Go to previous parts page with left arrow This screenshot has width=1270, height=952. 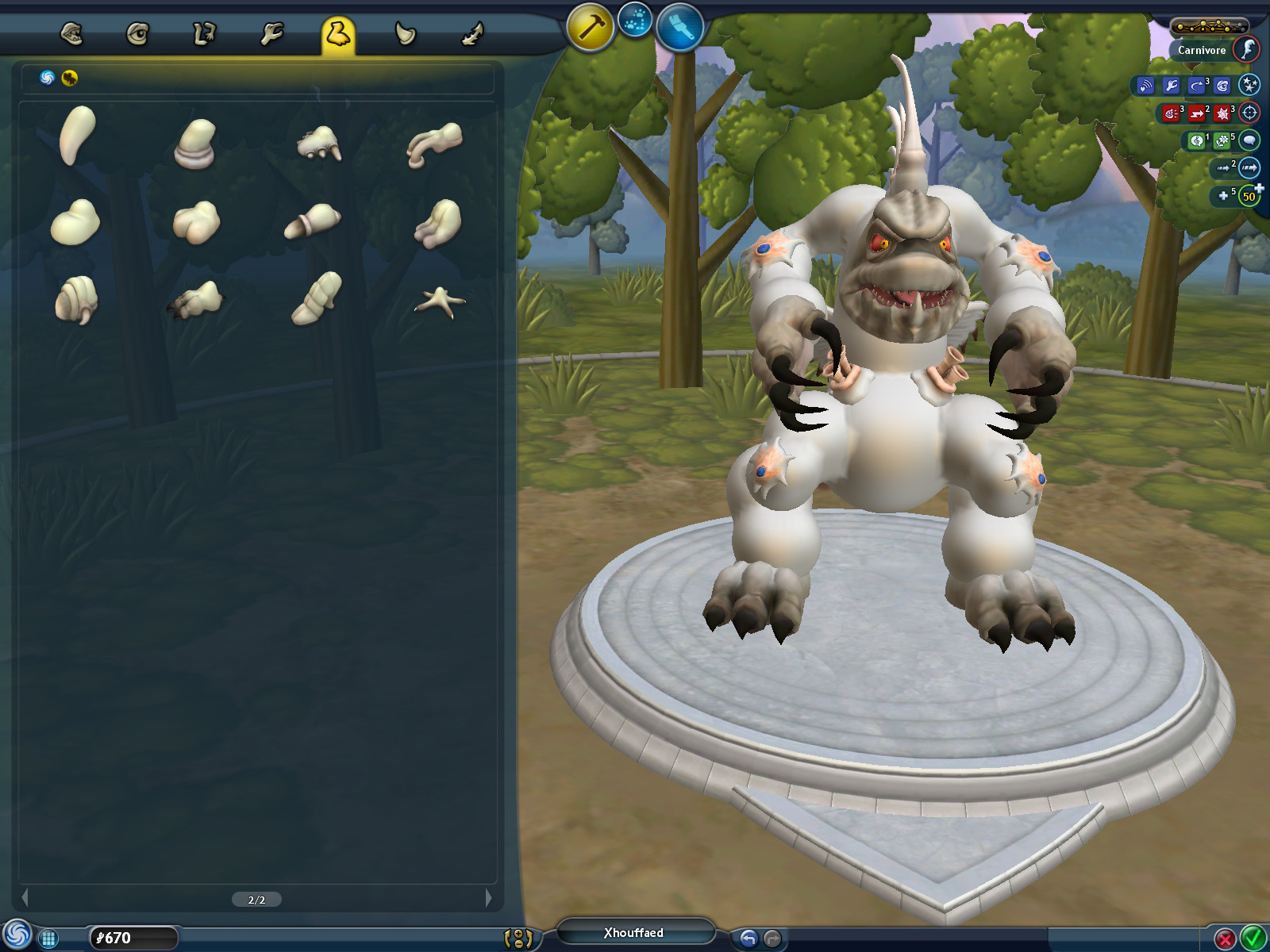[25, 900]
